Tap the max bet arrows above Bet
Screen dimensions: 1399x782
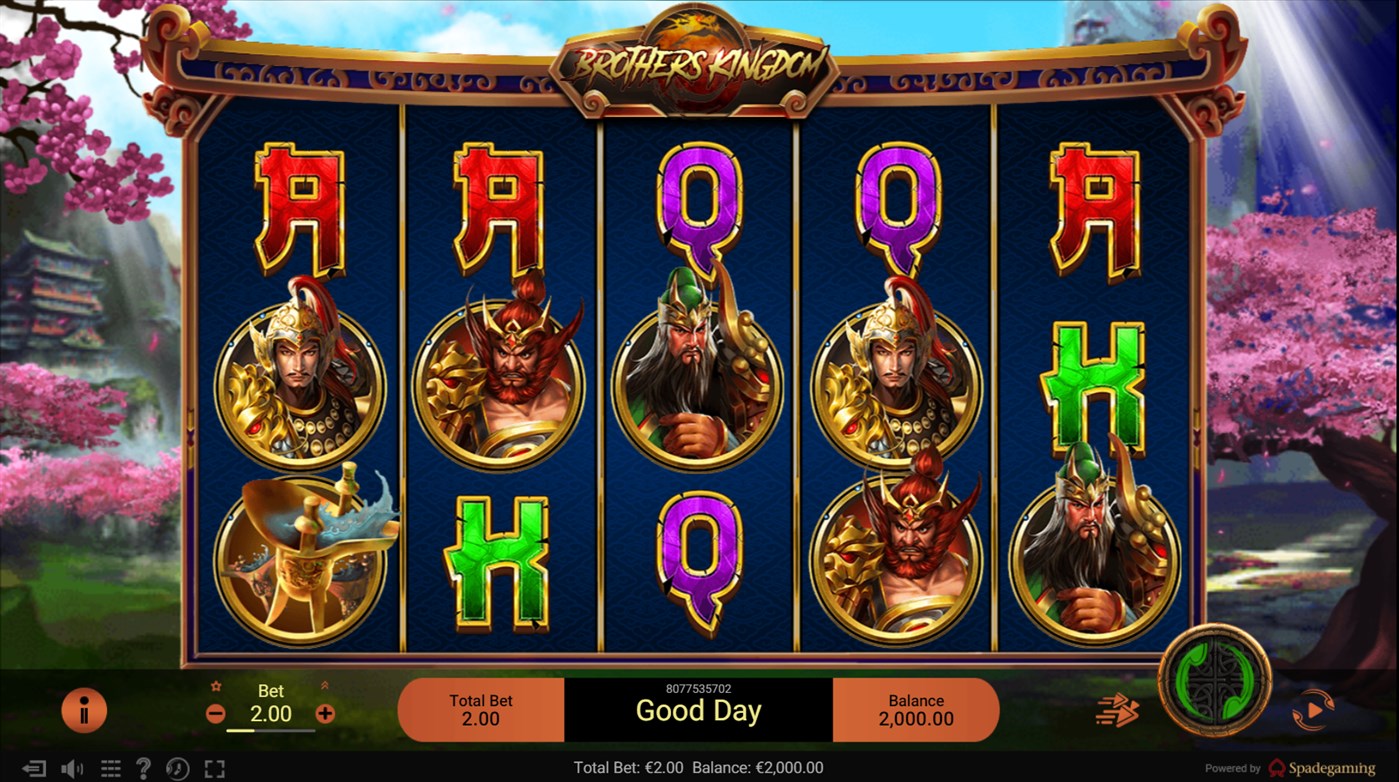tap(325, 684)
